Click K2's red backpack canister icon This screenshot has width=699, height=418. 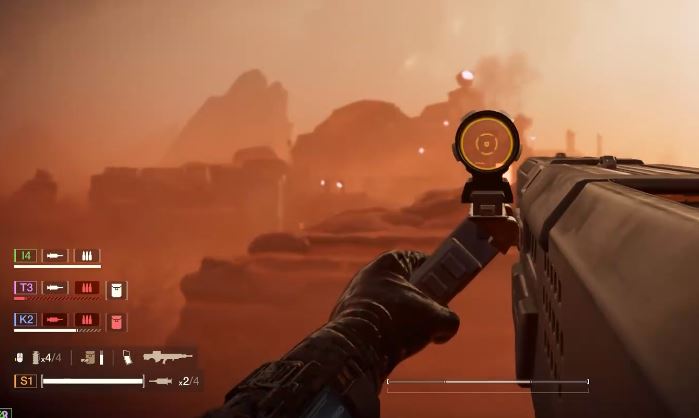116,321
